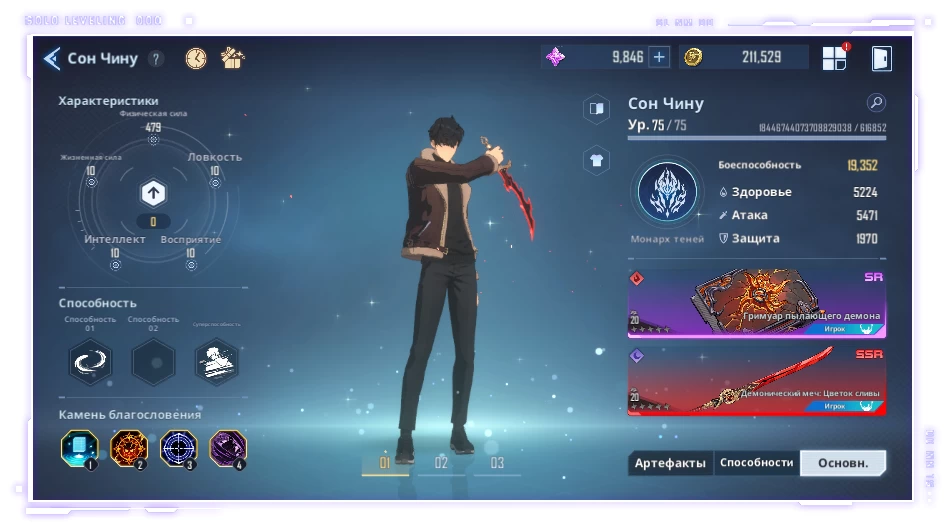The height and width of the screenshot is (530, 950).
Task: Add more purple crystals with the plus button
Action: 659,57
